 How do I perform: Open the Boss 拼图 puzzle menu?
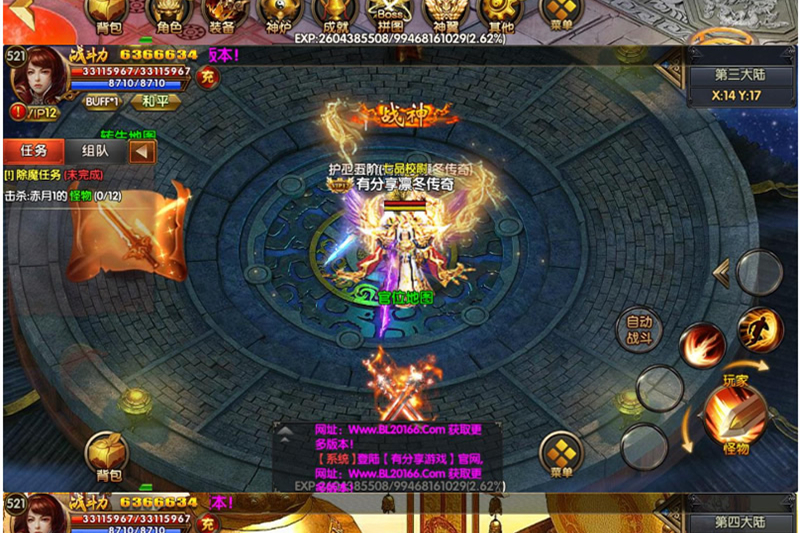click(384, 14)
